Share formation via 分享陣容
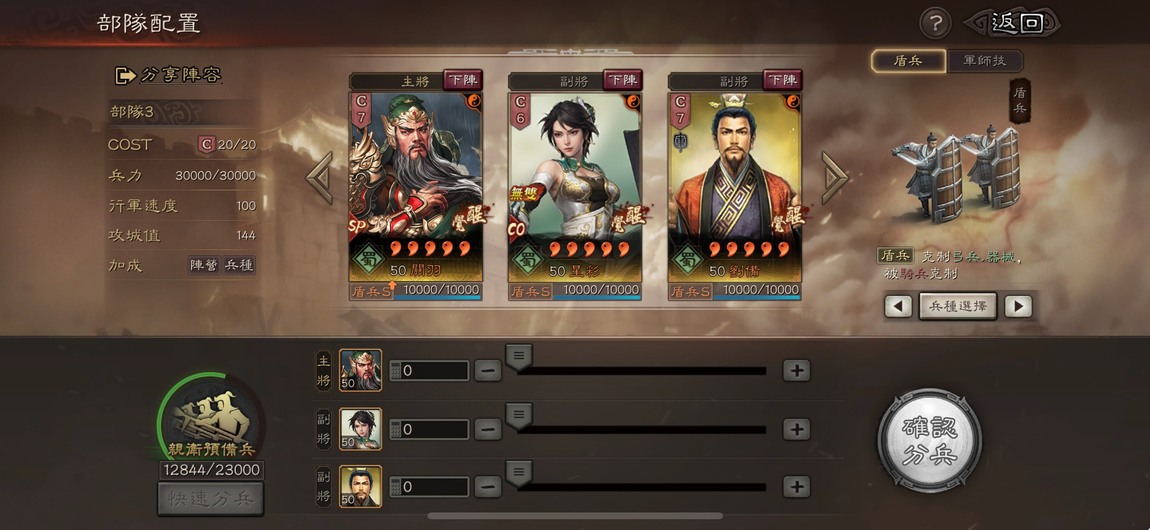The image size is (1150, 530). click(168, 75)
